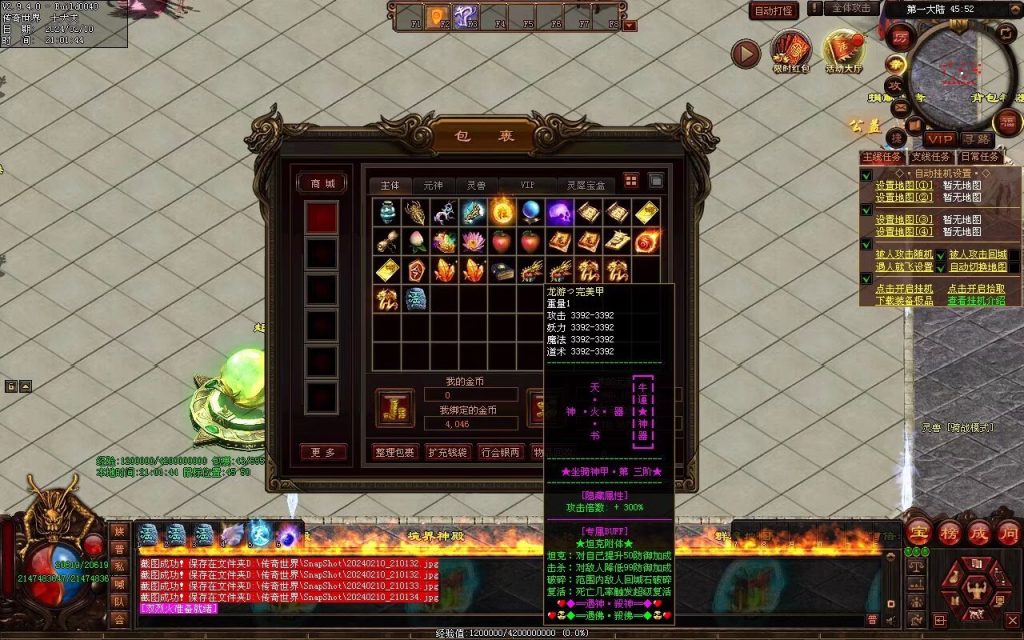Image resolution: width=1024 pixels, height=640 pixels.
Task: Open the VIP bag tab
Action: point(527,185)
